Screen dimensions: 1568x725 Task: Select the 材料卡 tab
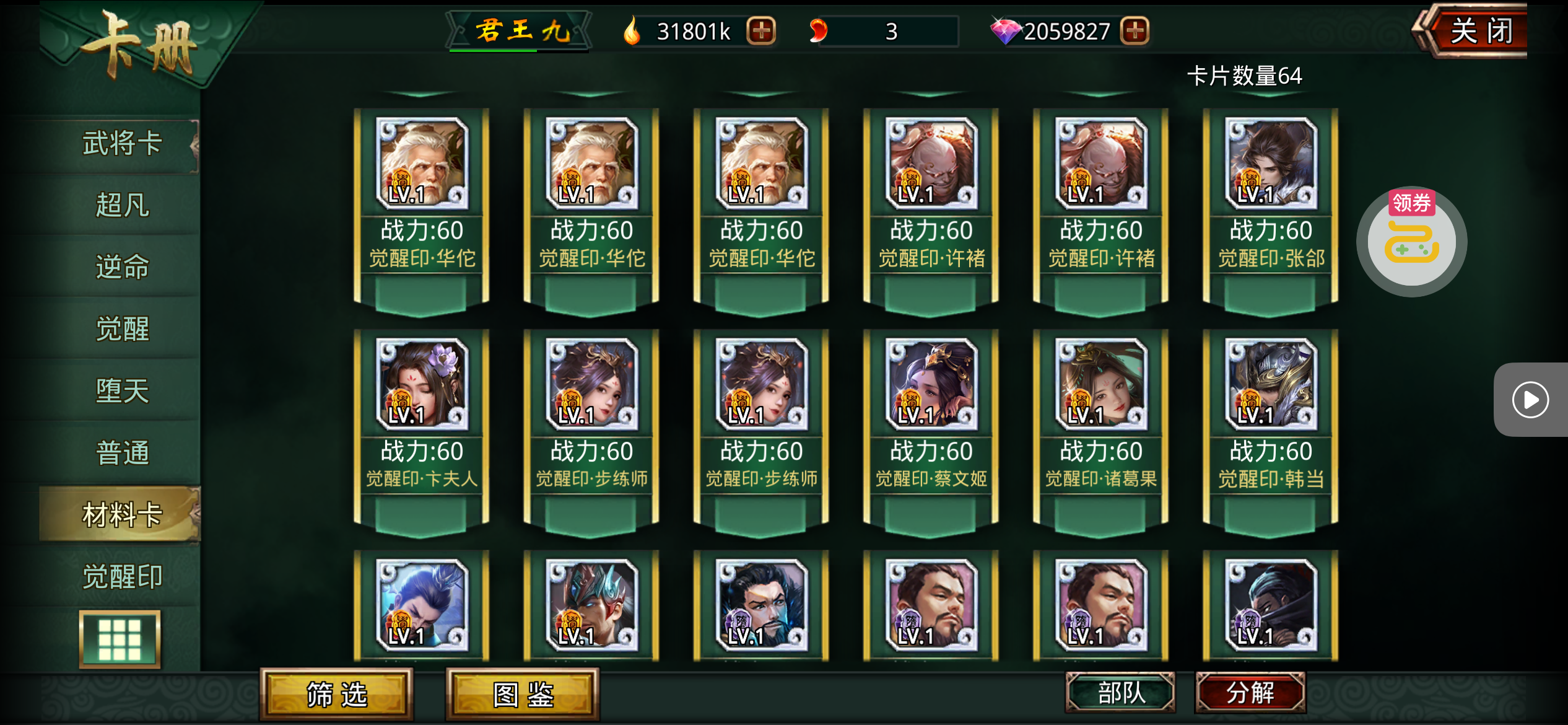(x=121, y=515)
